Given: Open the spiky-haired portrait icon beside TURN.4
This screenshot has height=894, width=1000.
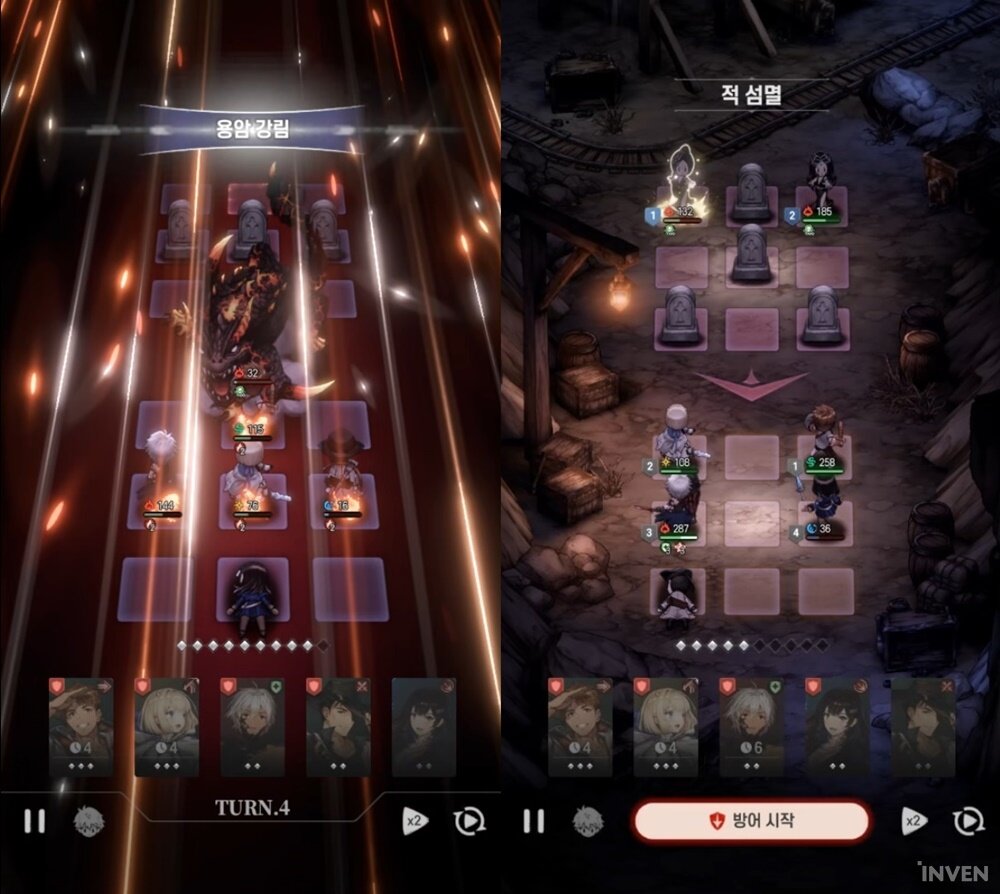Looking at the screenshot, I should tap(88, 822).
